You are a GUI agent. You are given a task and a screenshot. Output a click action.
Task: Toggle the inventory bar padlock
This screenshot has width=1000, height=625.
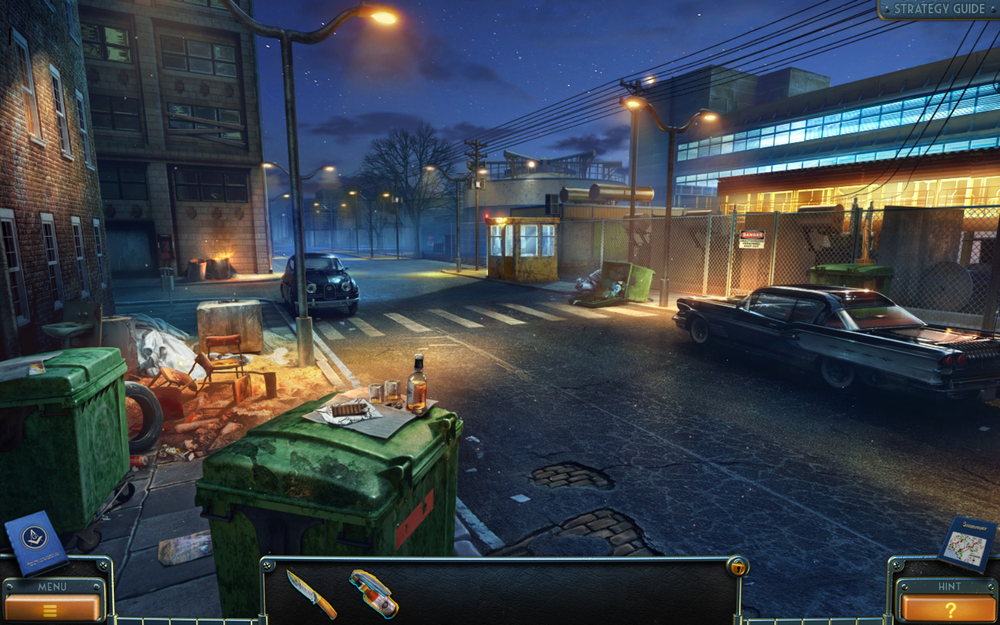(x=736, y=566)
